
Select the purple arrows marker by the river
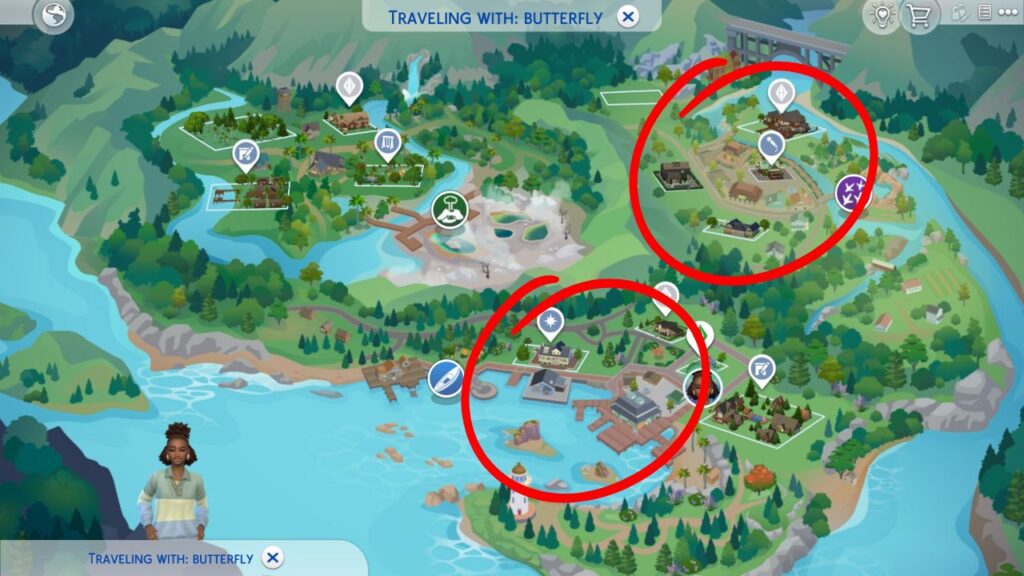coord(852,192)
